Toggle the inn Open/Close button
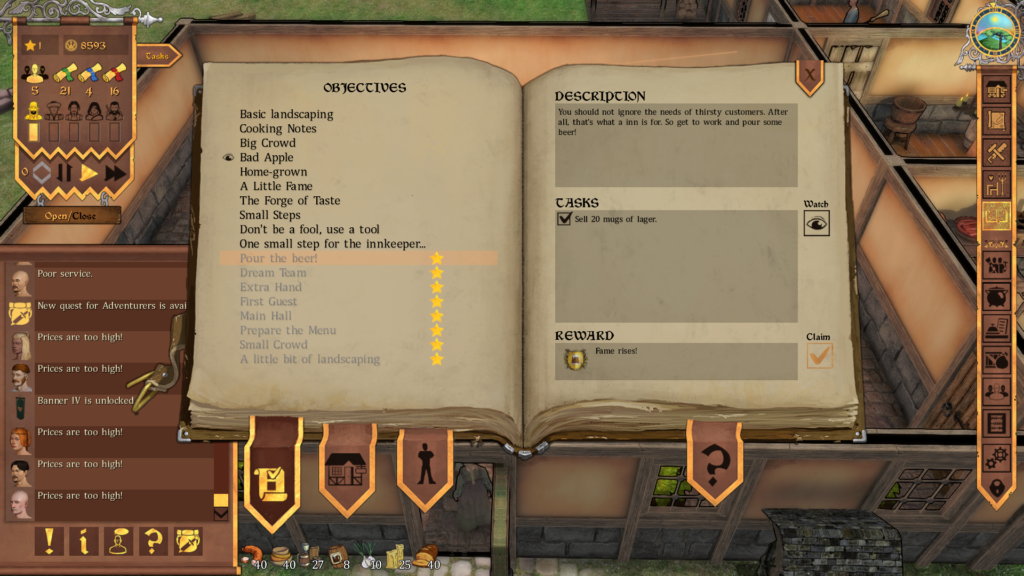This screenshot has width=1024, height=576. [72, 215]
